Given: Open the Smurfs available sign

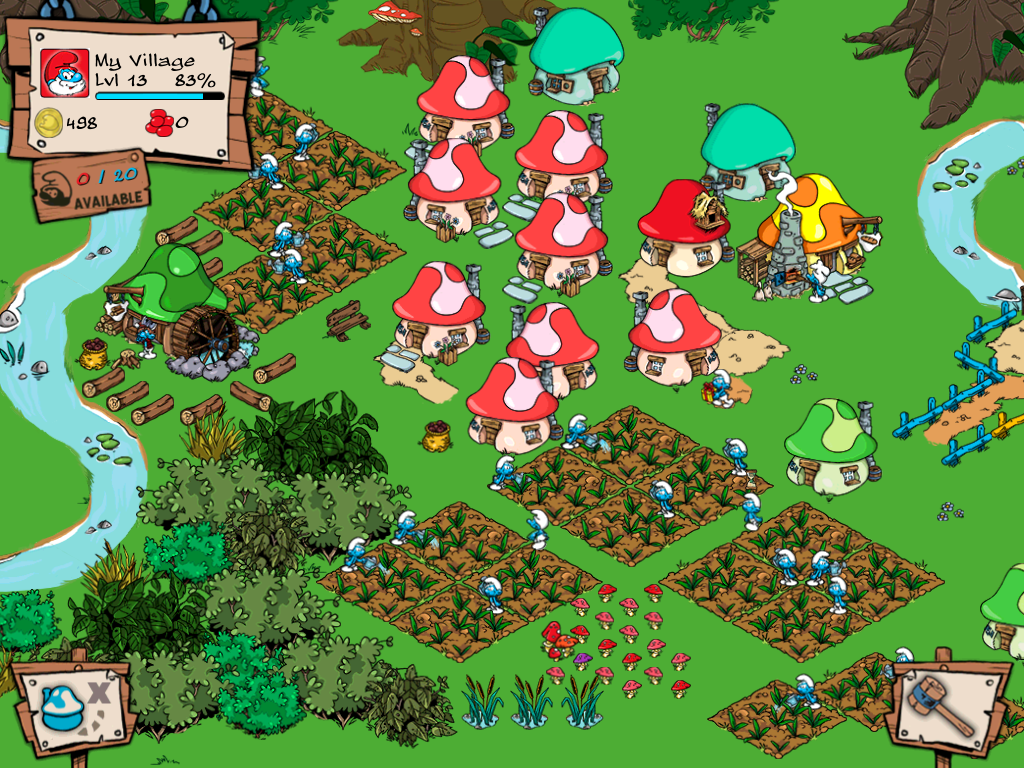Looking at the screenshot, I should click(x=92, y=187).
